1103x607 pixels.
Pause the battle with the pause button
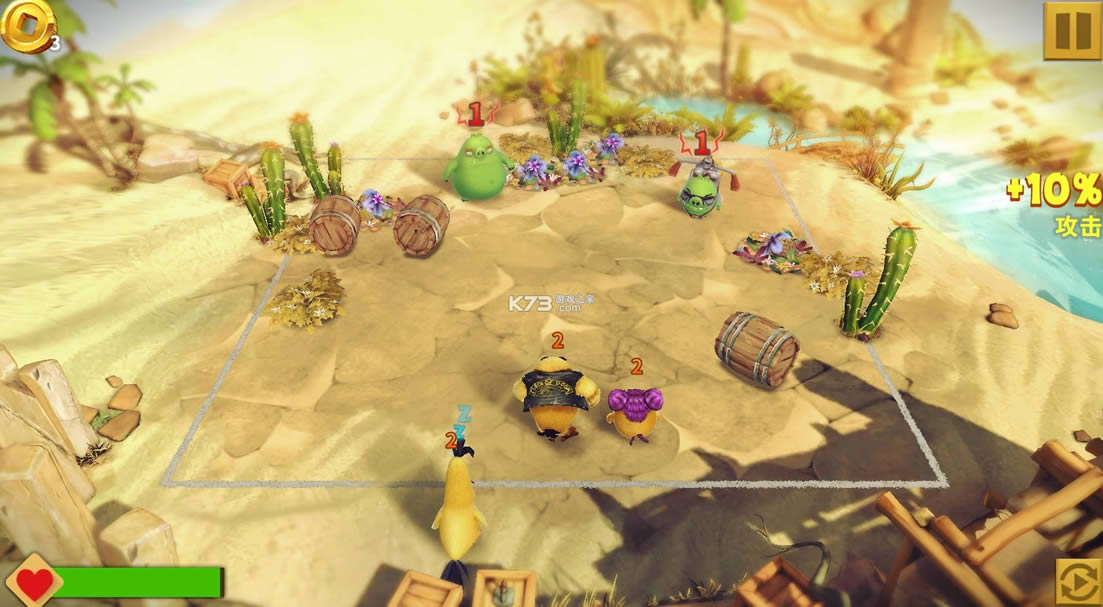point(1072,31)
